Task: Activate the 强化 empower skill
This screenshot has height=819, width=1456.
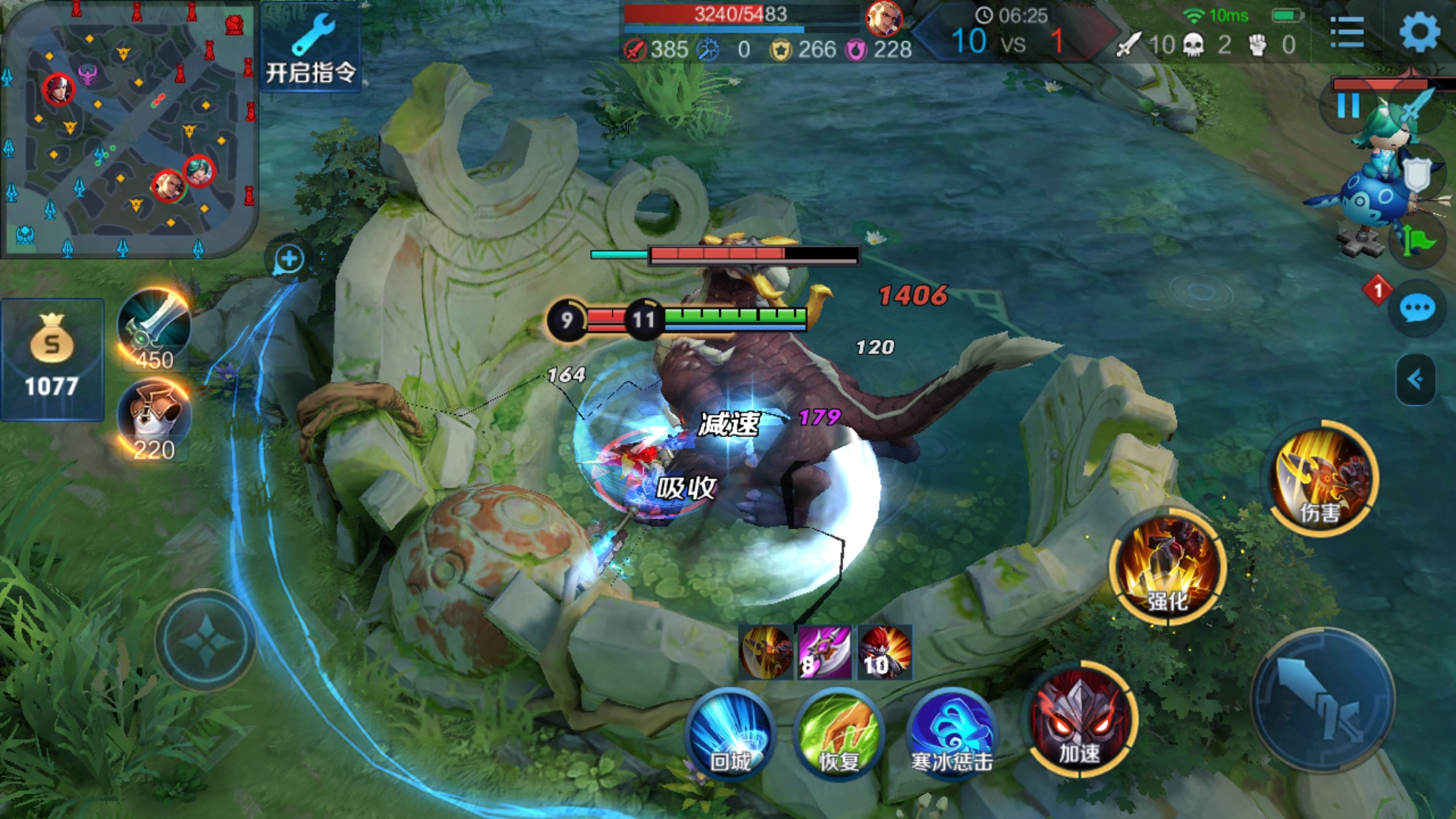Action: tap(1168, 567)
